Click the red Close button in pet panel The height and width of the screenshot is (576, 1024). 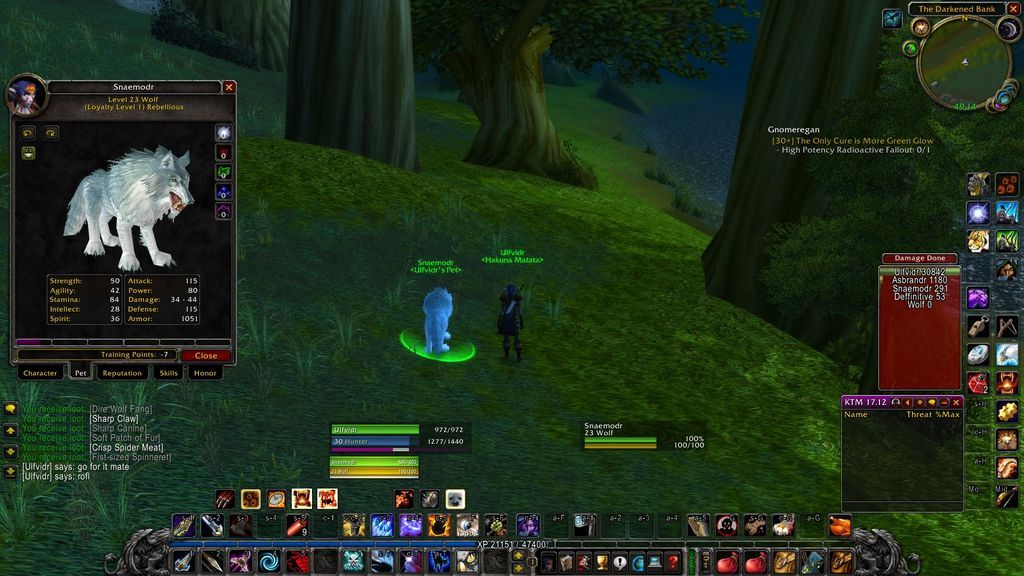tap(206, 355)
